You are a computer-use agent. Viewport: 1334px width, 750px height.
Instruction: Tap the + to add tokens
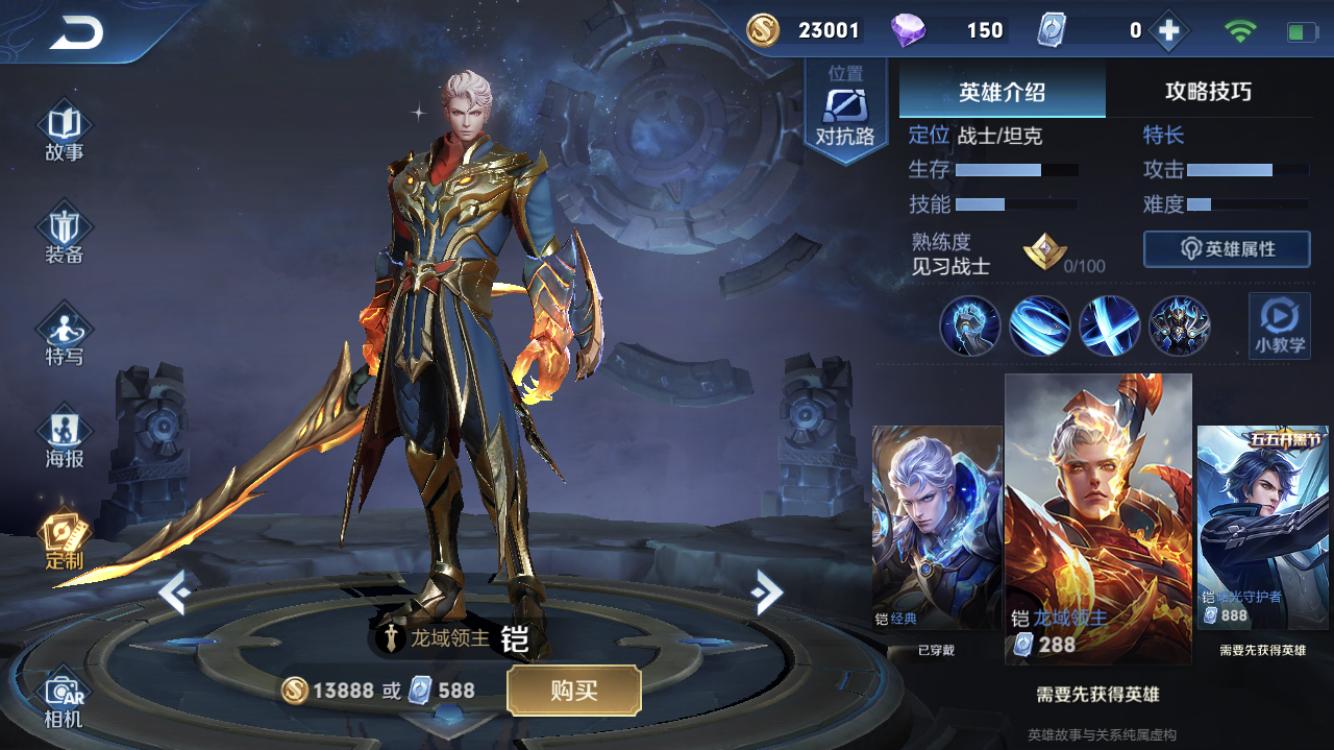(1168, 29)
